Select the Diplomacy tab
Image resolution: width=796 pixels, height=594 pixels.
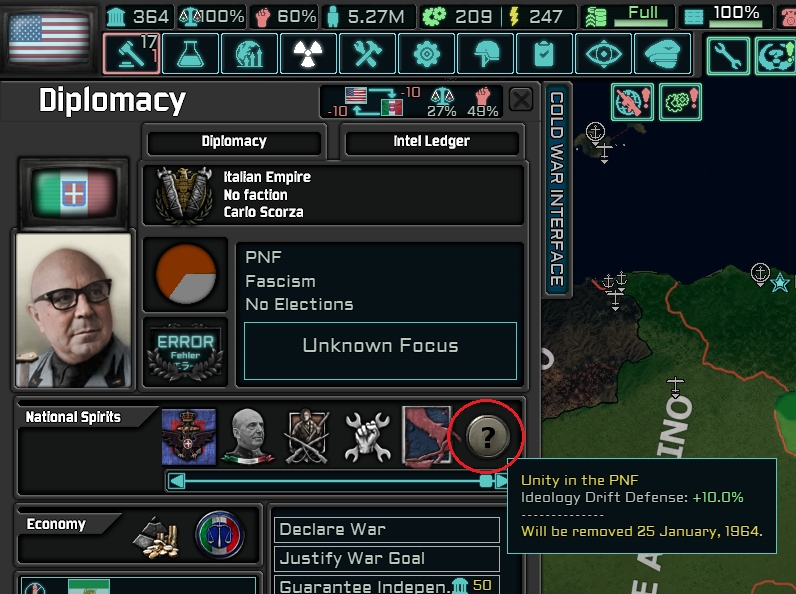pyautogui.click(x=234, y=141)
